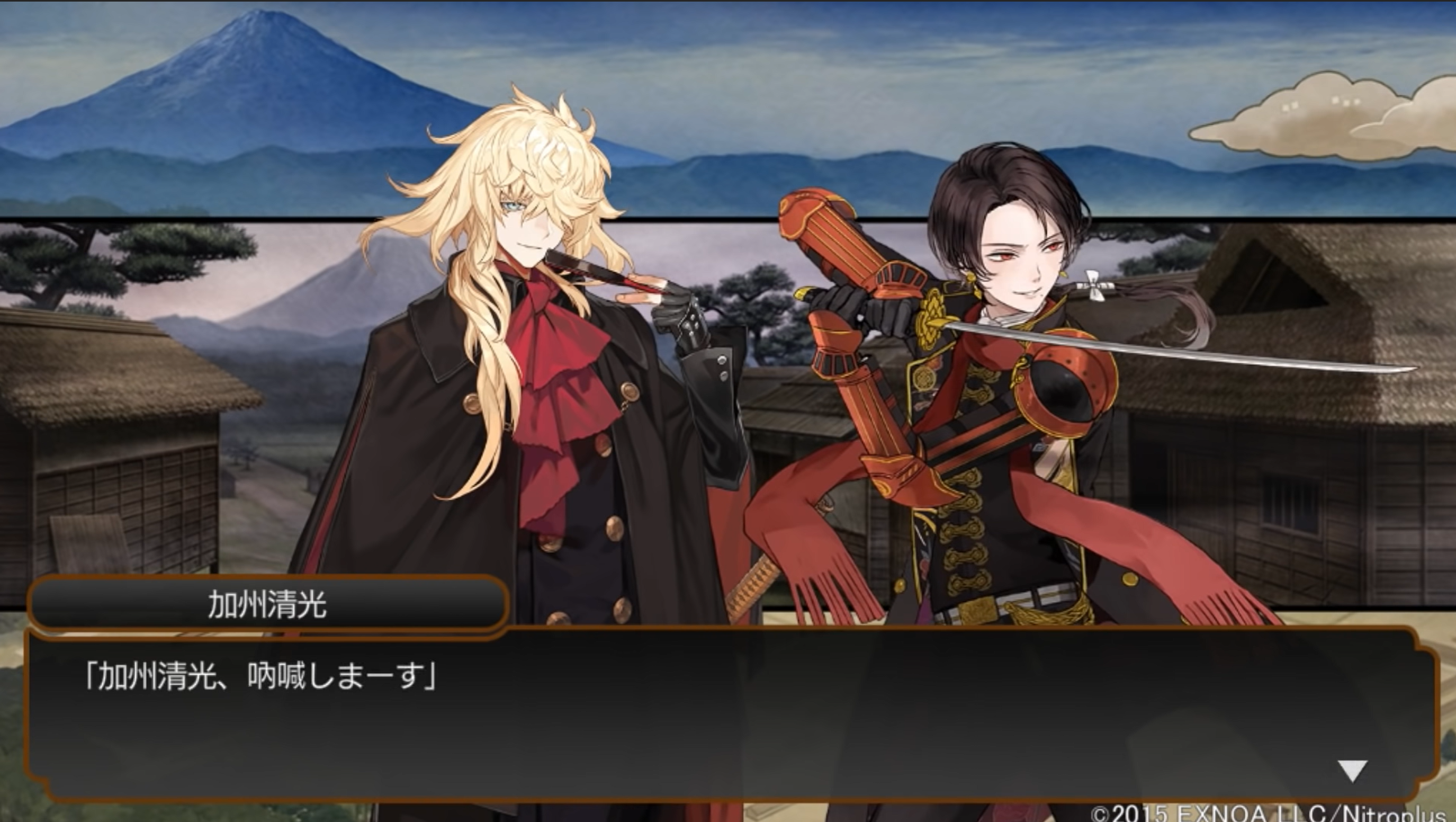The height and width of the screenshot is (822, 1456).
Task: Advance dialogue with the white triangle arrow
Action: click(1352, 770)
